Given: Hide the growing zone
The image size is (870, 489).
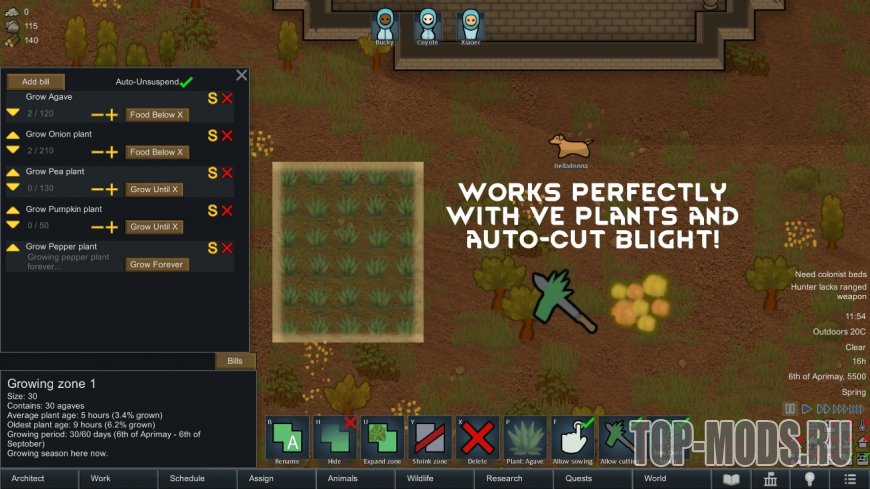Looking at the screenshot, I should click(334, 439).
